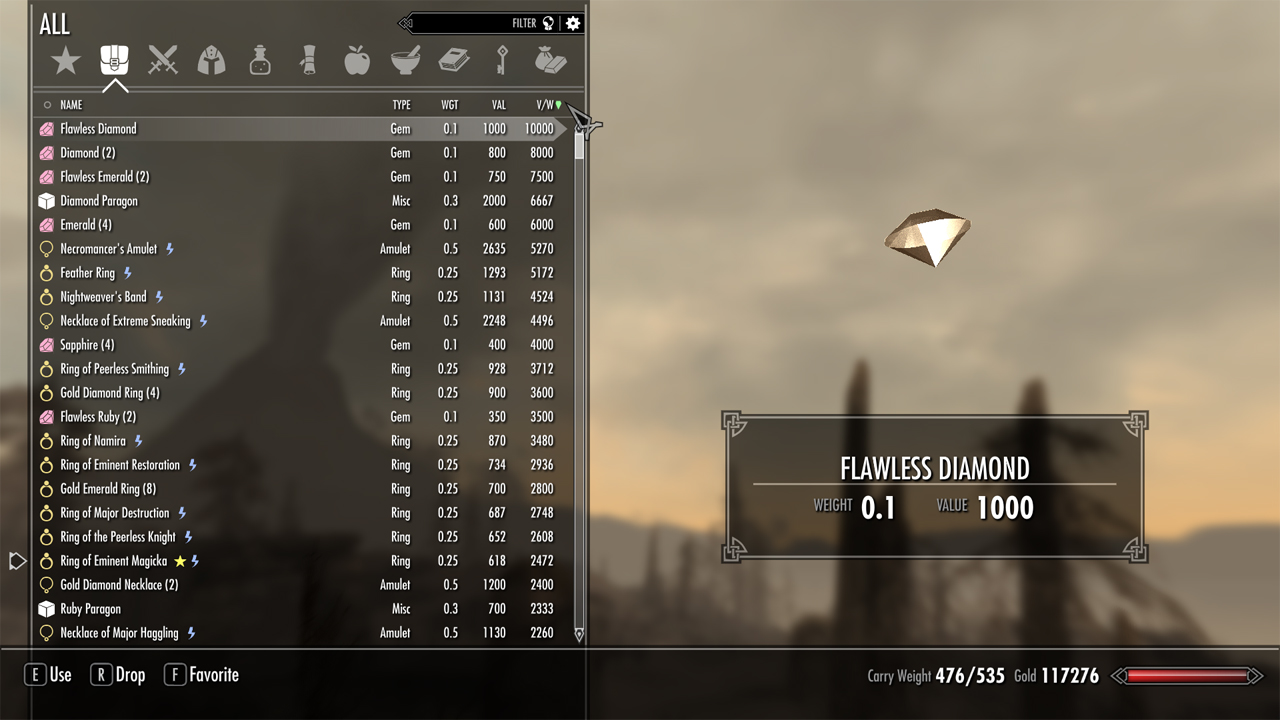Open the gear settings icon
This screenshot has height=720, width=1280.
(573, 23)
